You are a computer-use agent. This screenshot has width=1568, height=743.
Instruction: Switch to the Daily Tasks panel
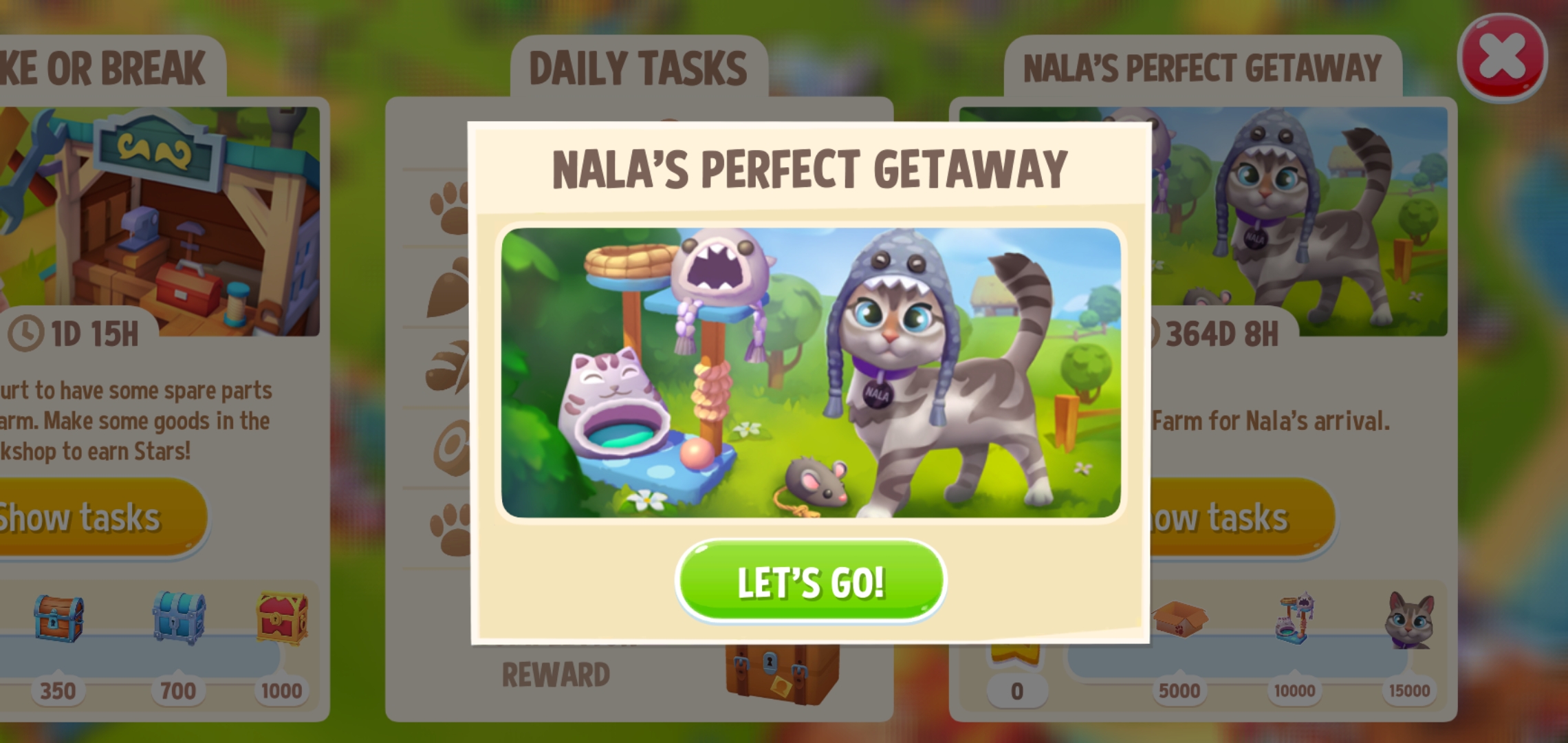pyautogui.click(x=638, y=65)
